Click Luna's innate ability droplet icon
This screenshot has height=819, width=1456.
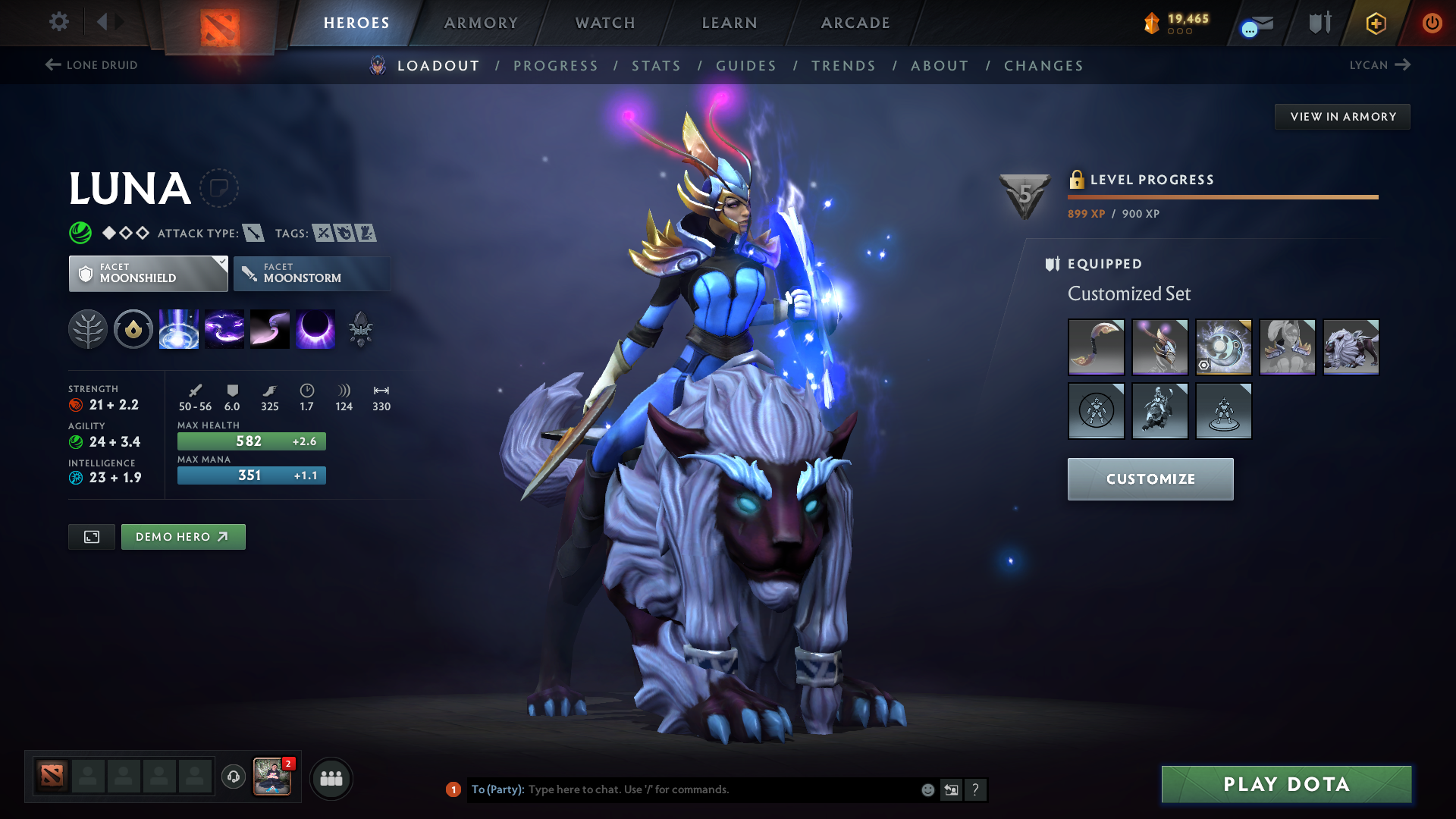133,329
